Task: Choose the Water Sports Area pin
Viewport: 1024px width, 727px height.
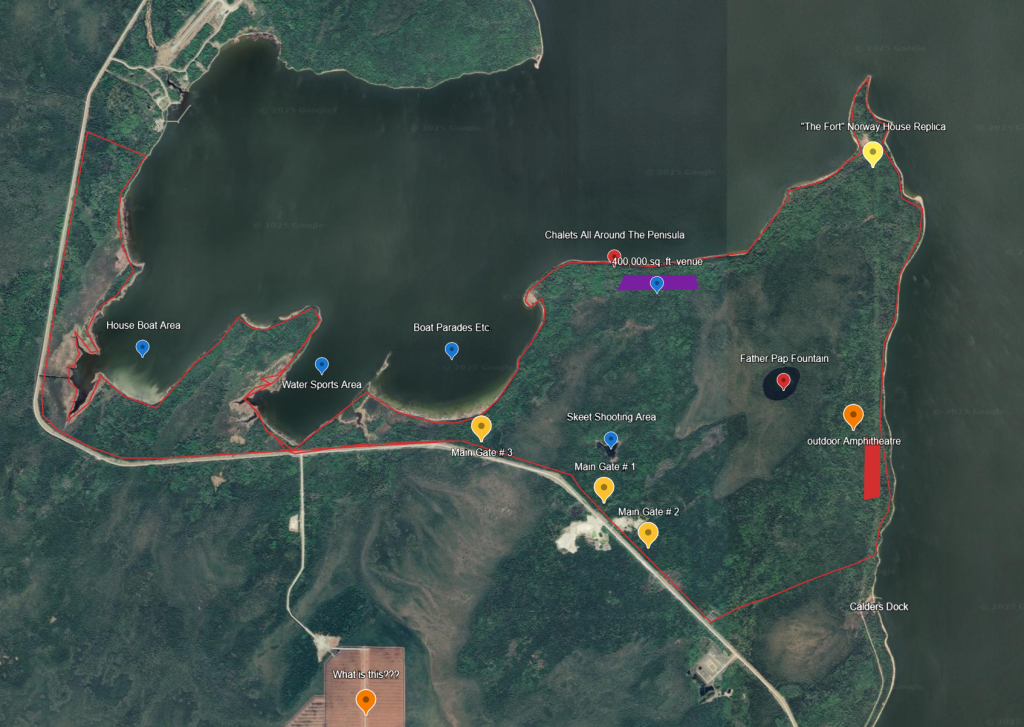Action: pyautogui.click(x=322, y=365)
